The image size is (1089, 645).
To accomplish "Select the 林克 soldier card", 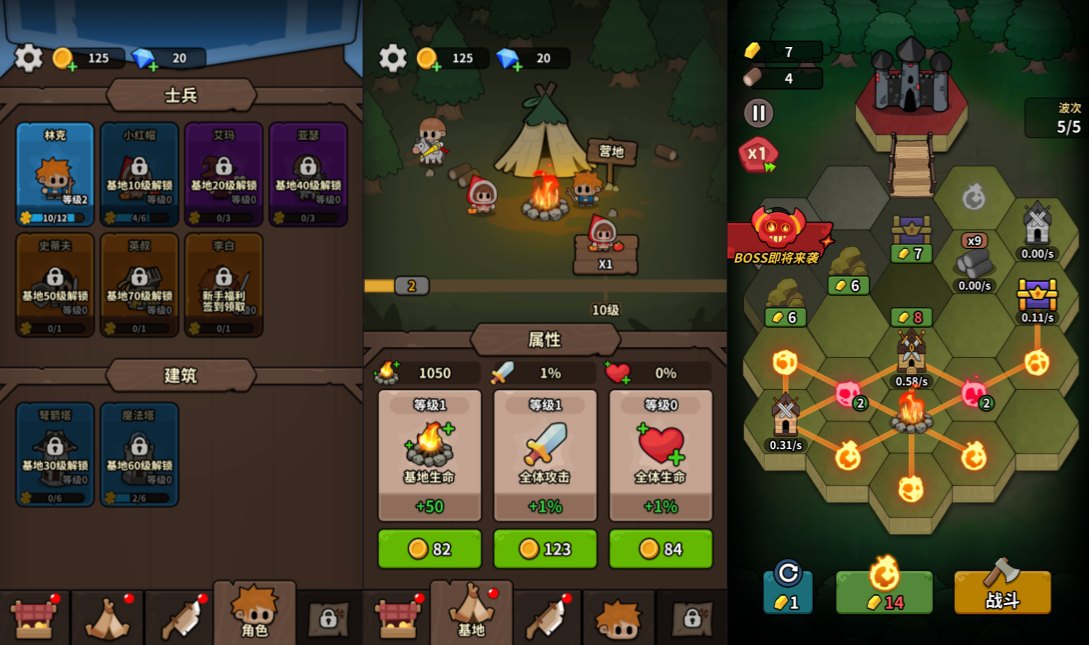I will click(x=55, y=174).
